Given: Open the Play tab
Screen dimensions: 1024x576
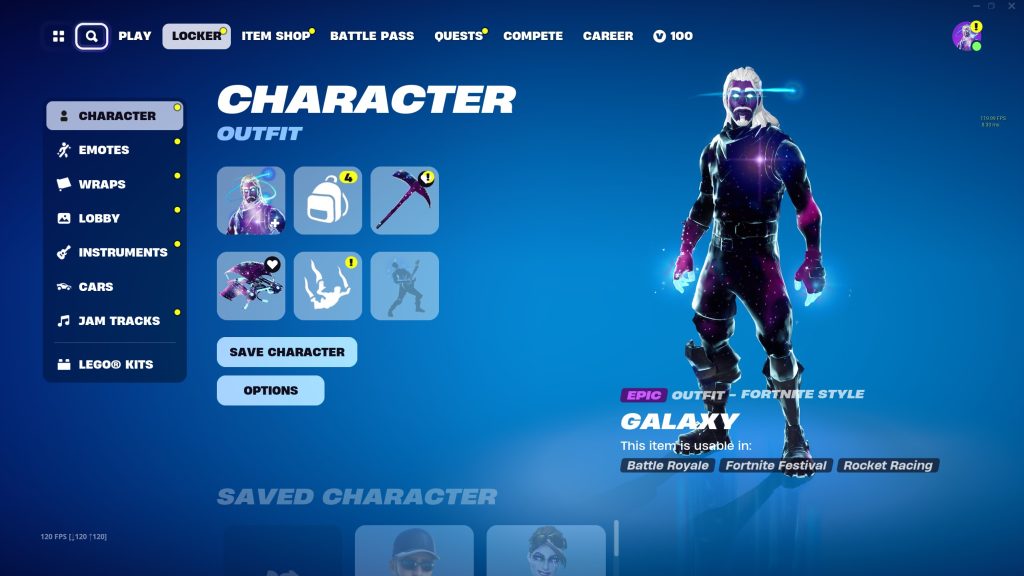Looking at the screenshot, I should (135, 36).
